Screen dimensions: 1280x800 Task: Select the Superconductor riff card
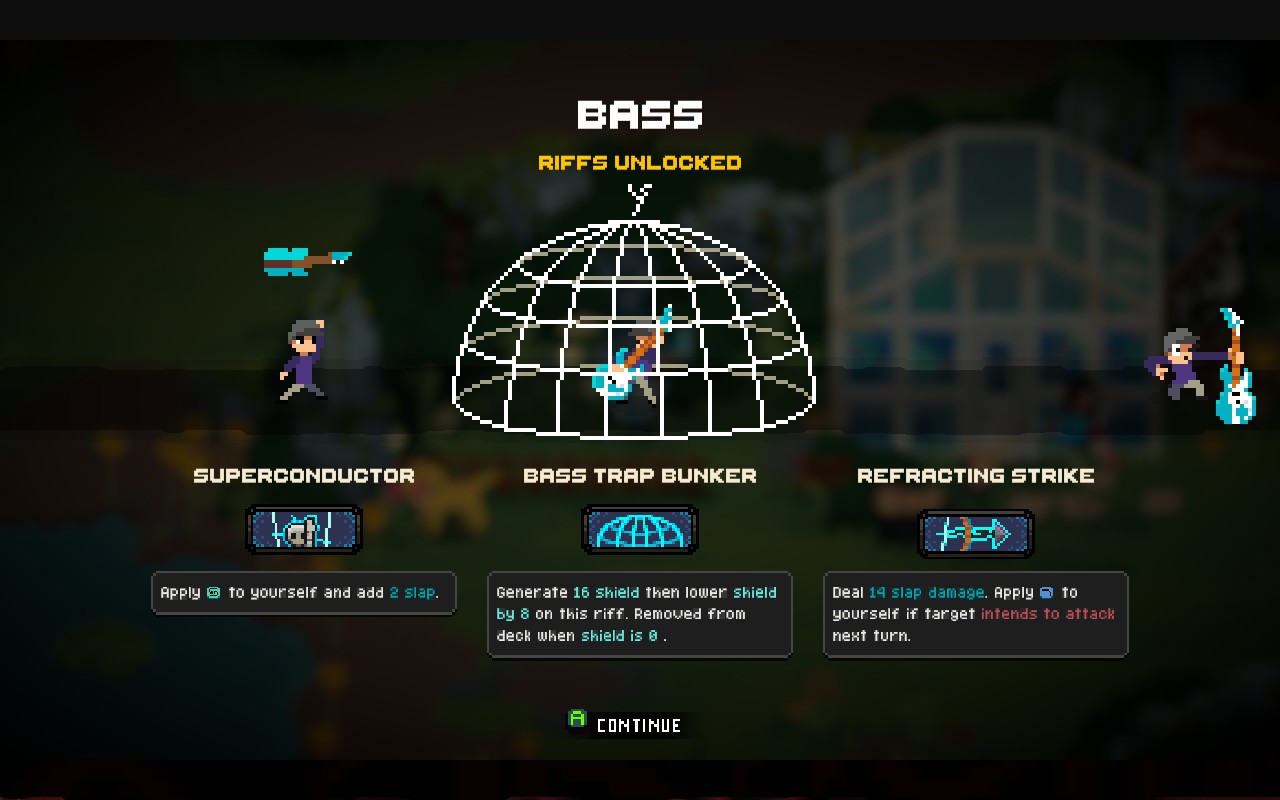[x=304, y=531]
